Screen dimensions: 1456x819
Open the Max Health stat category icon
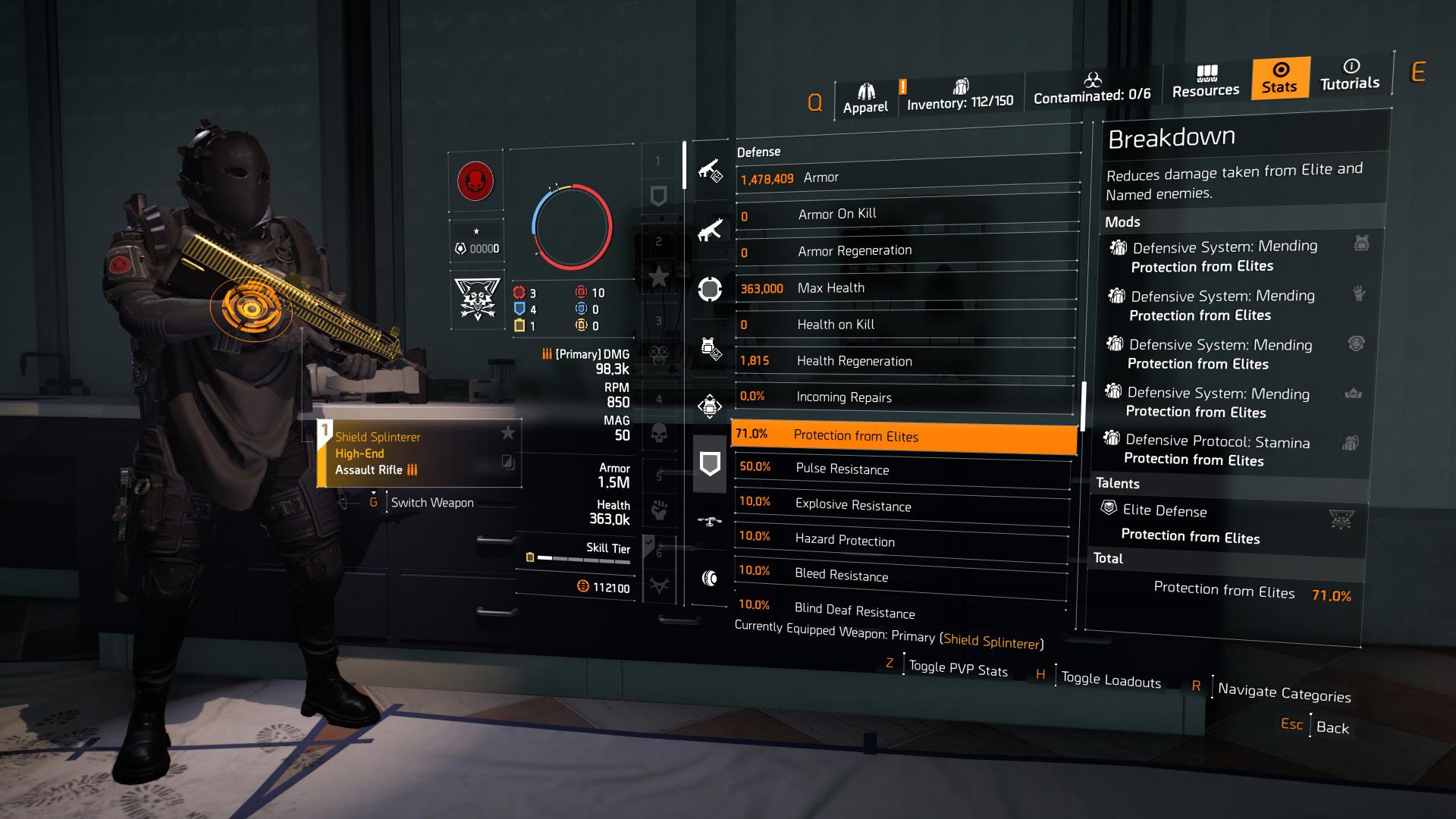709,288
